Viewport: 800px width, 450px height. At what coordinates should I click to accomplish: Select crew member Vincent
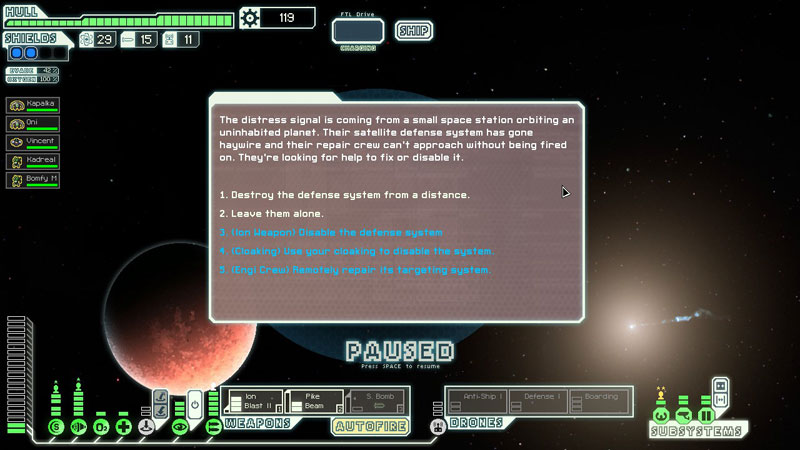click(32, 143)
